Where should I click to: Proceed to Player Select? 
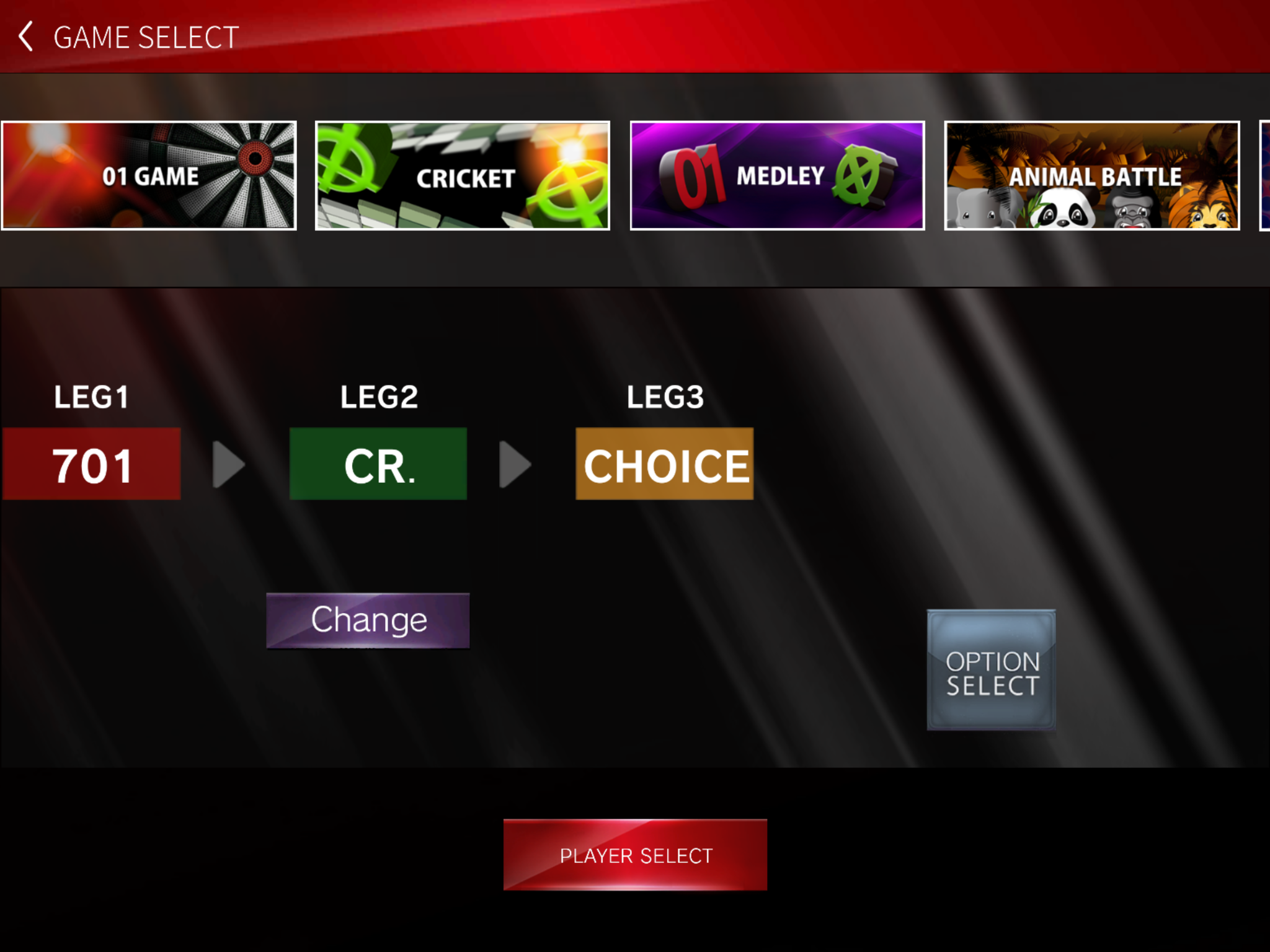(x=635, y=855)
